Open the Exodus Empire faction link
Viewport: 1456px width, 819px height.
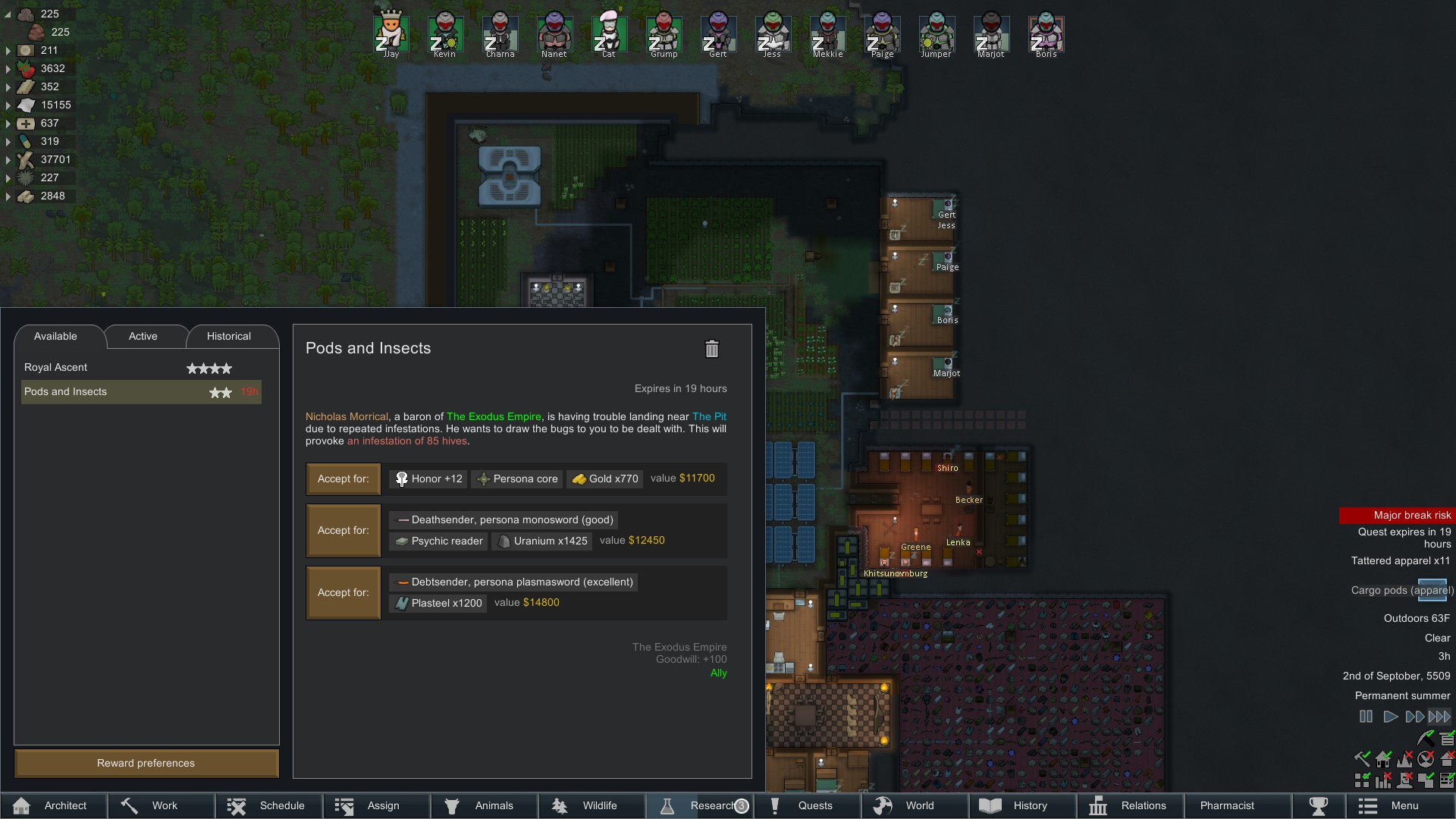(494, 416)
